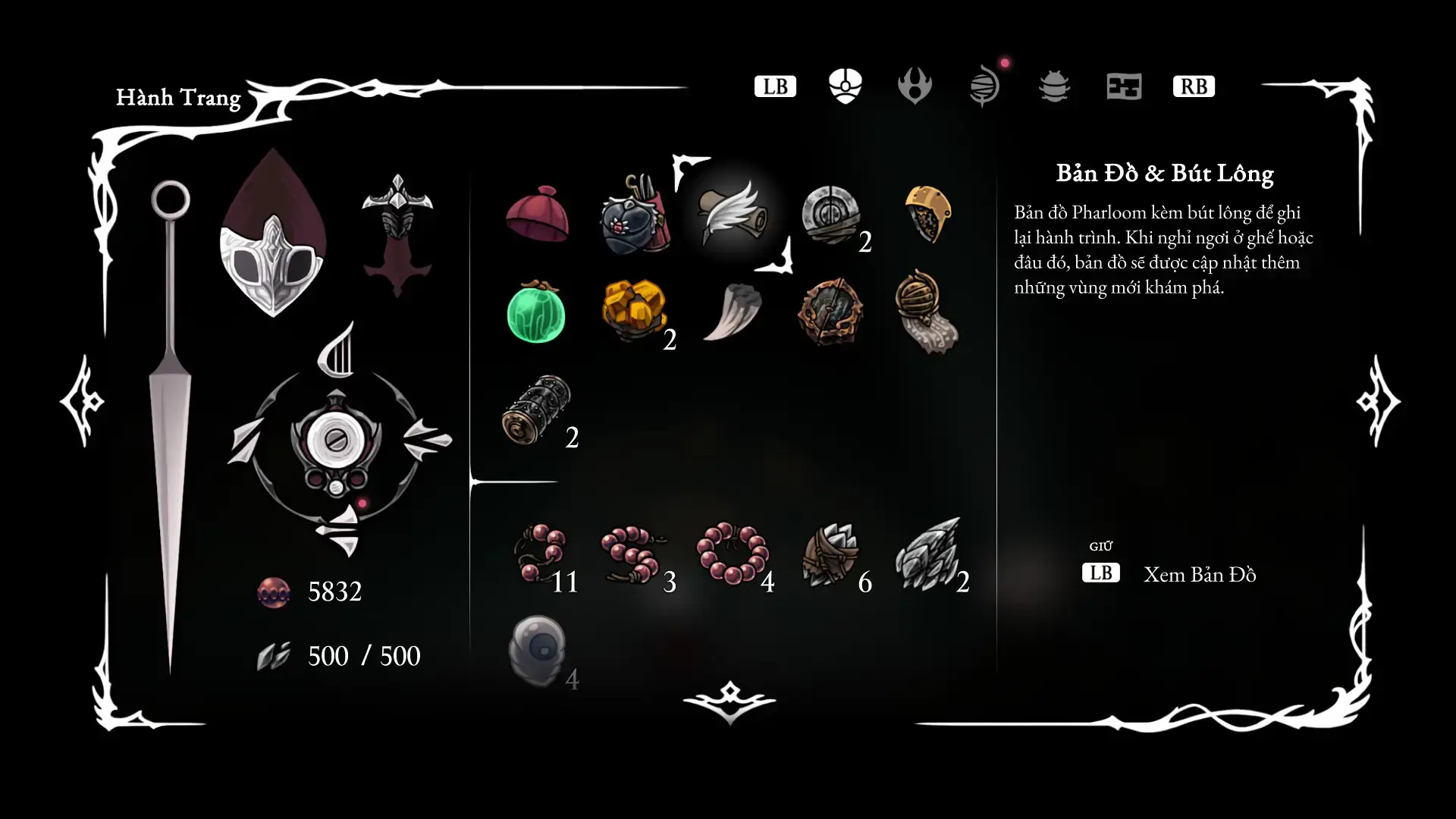Select the red cap item
This screenshot has width=1456, height=819.
point(537,215)
